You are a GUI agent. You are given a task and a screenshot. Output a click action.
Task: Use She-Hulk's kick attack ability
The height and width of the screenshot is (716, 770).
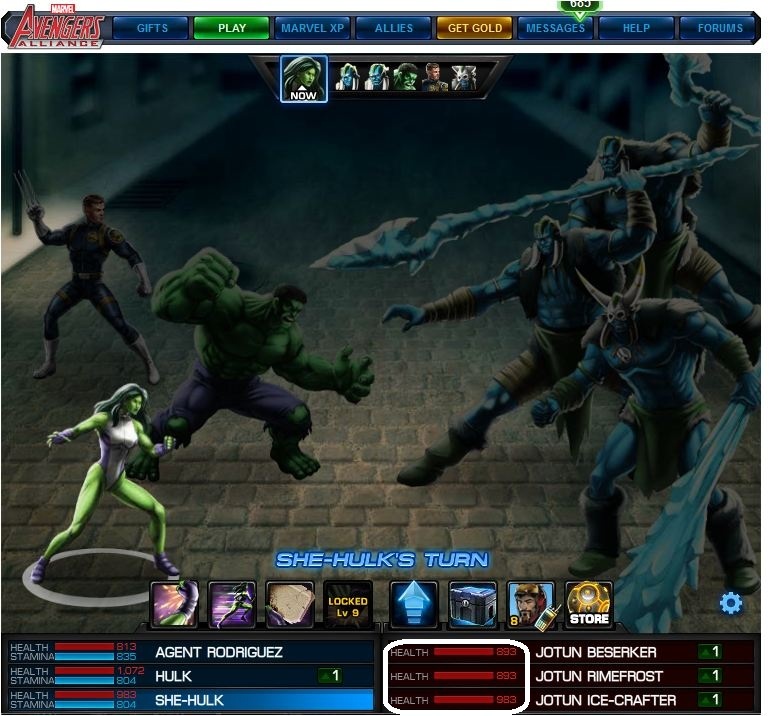click(175, 605)
